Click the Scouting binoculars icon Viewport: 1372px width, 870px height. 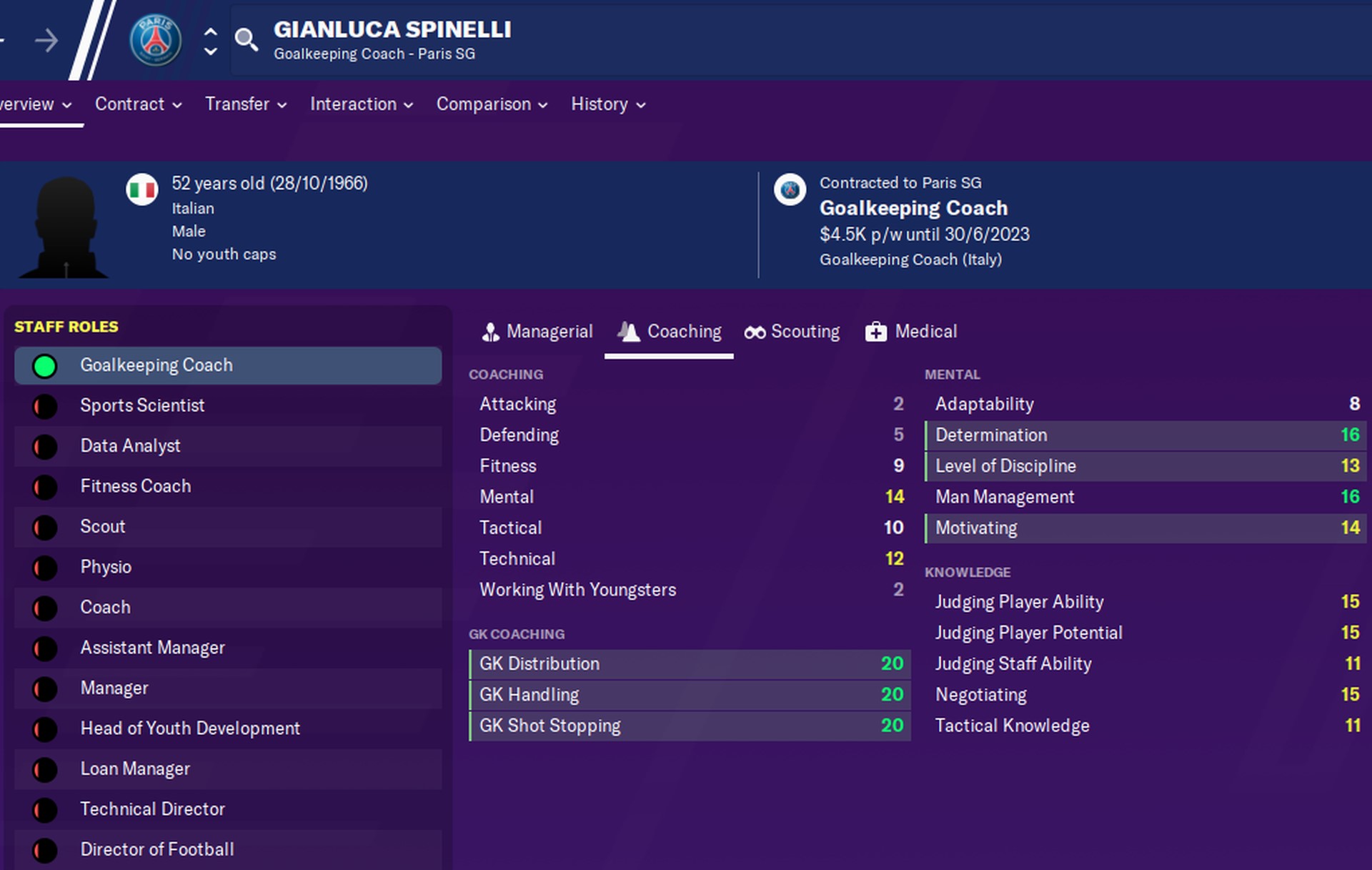pos(755,331)
